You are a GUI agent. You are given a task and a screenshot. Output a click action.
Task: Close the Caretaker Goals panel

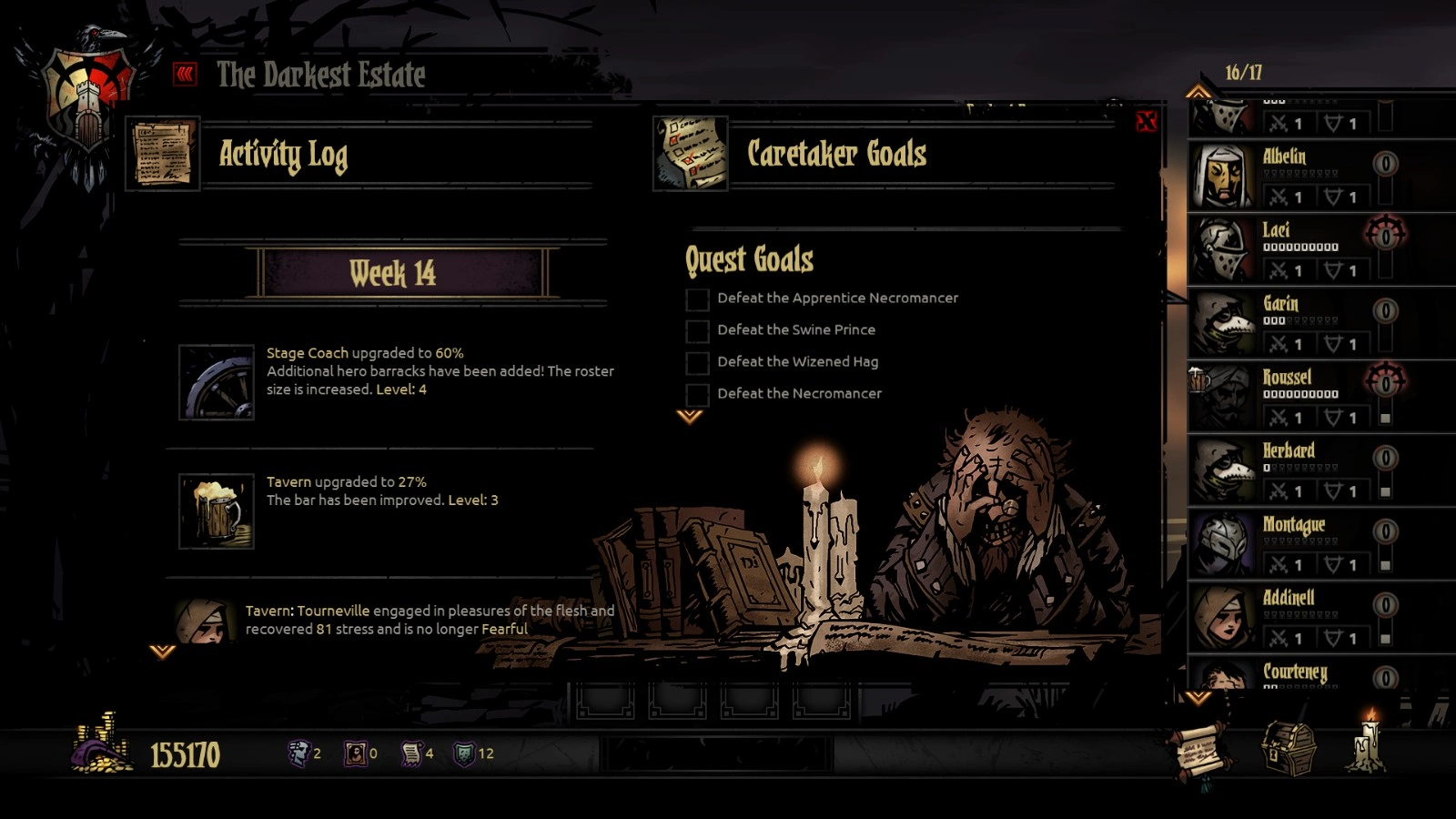[x=1146, y=121]
